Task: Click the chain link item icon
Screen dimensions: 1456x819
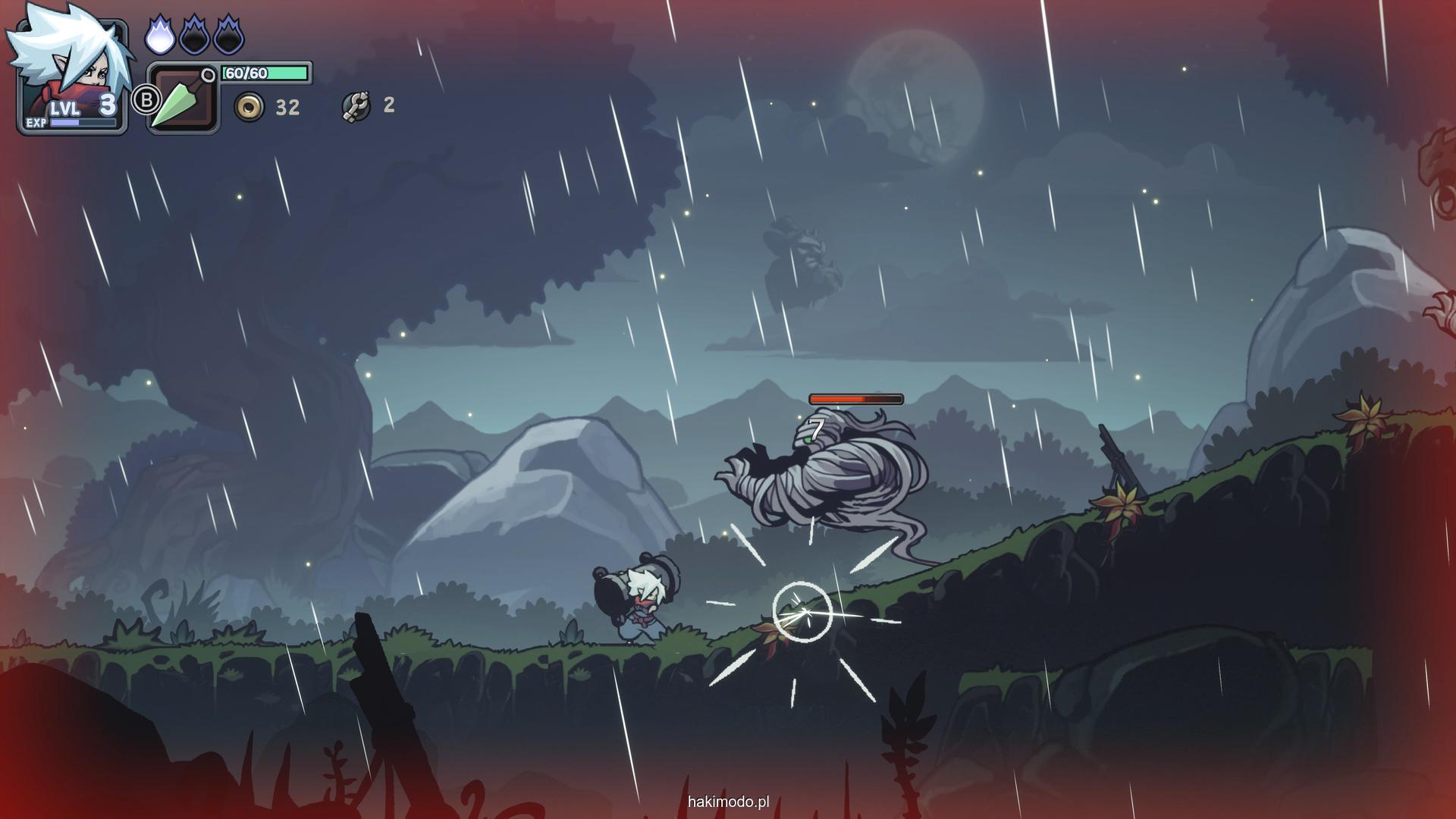Action: coord(356,107)
